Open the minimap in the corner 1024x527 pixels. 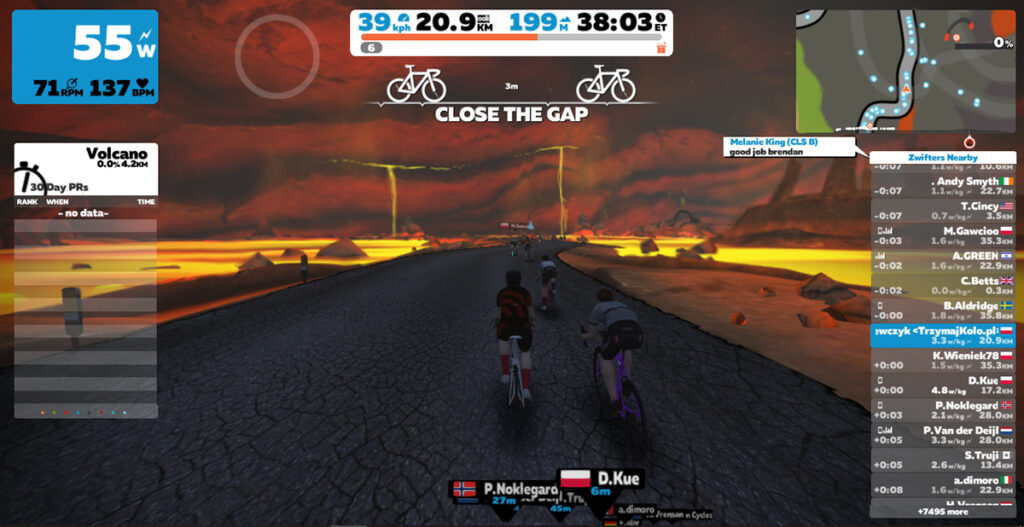904,70
